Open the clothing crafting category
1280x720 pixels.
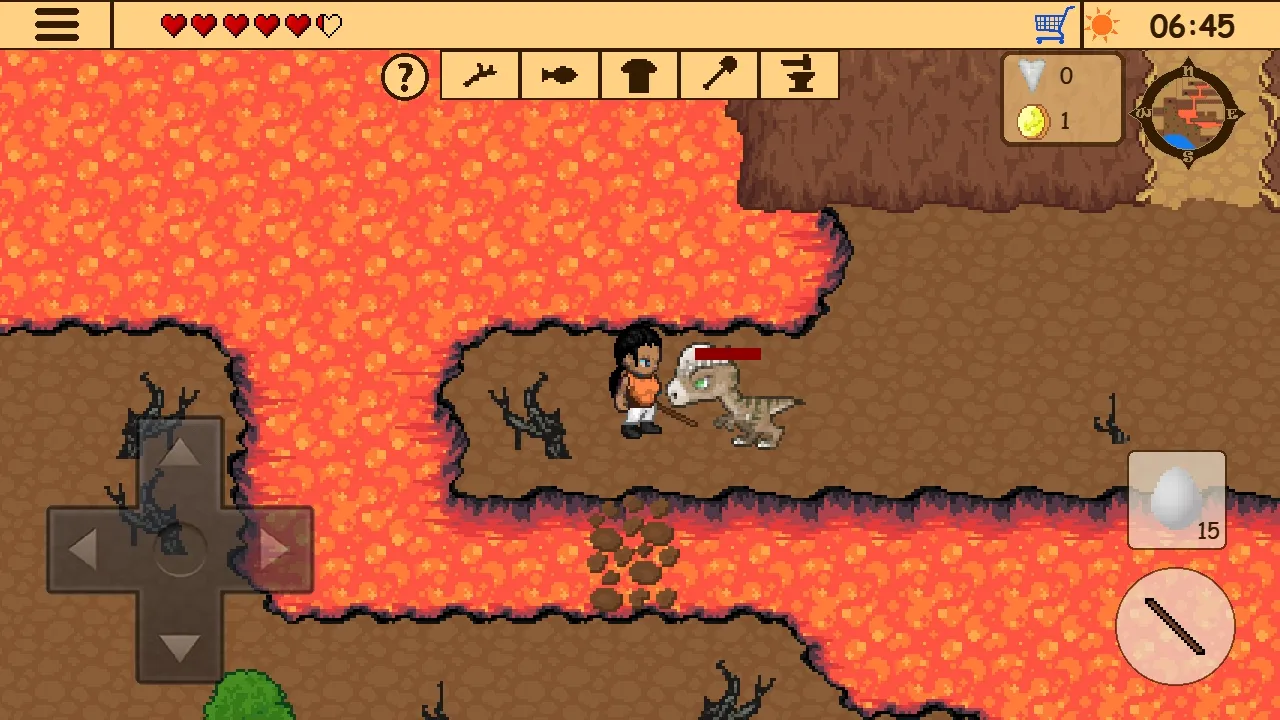tap(639, 75)
